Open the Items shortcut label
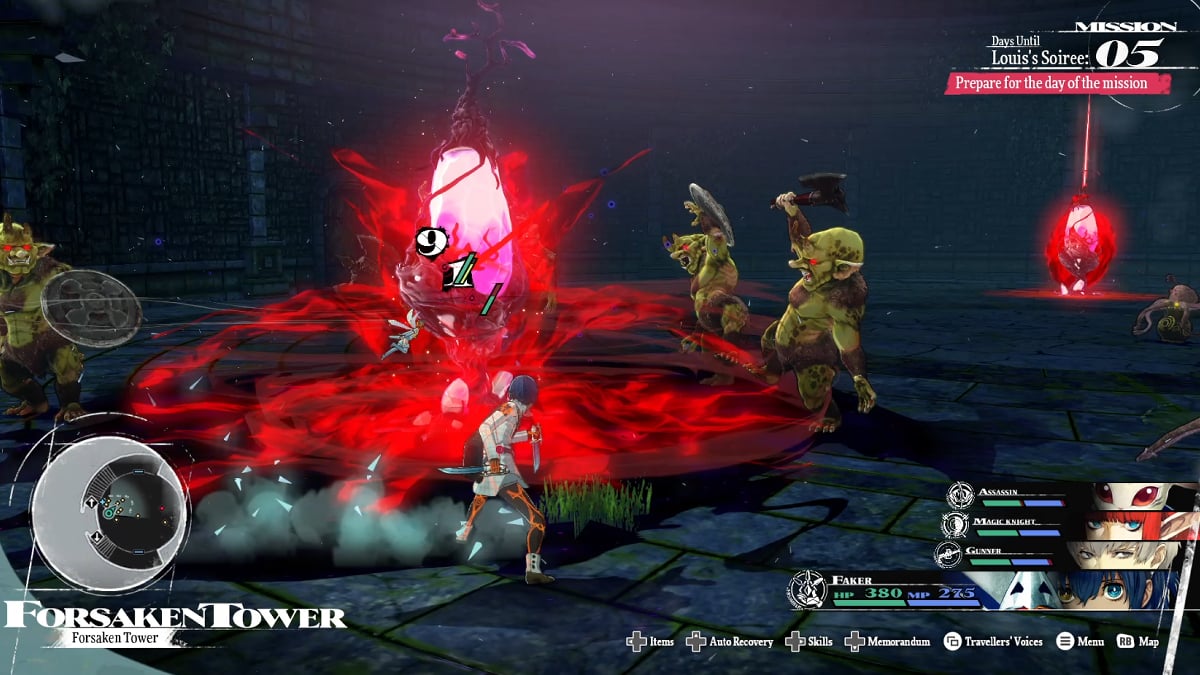The image size is (1200, 675). tap(651, 641)
